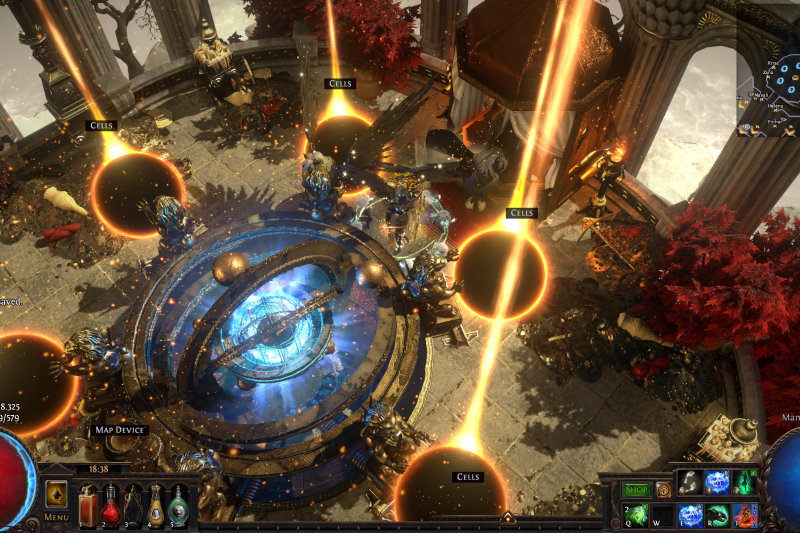Use the green round flask in slot 5
This screenshot has width=800, height=533.
[178, 505]
